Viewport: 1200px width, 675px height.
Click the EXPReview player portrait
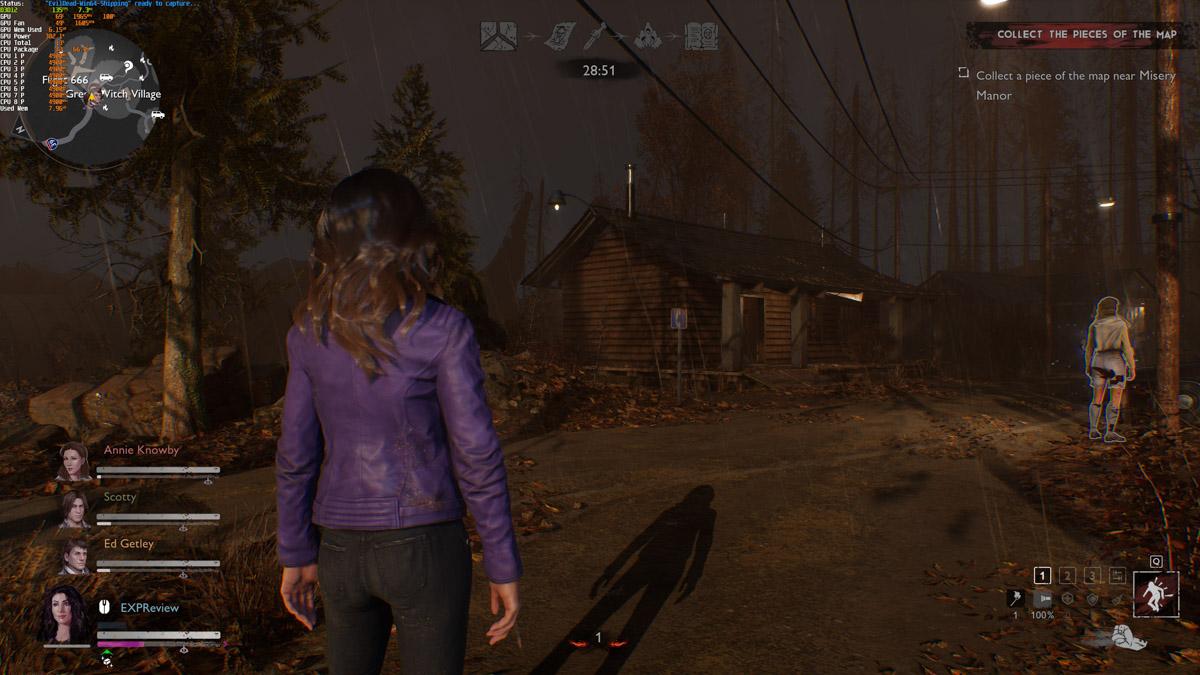[66, 615]
